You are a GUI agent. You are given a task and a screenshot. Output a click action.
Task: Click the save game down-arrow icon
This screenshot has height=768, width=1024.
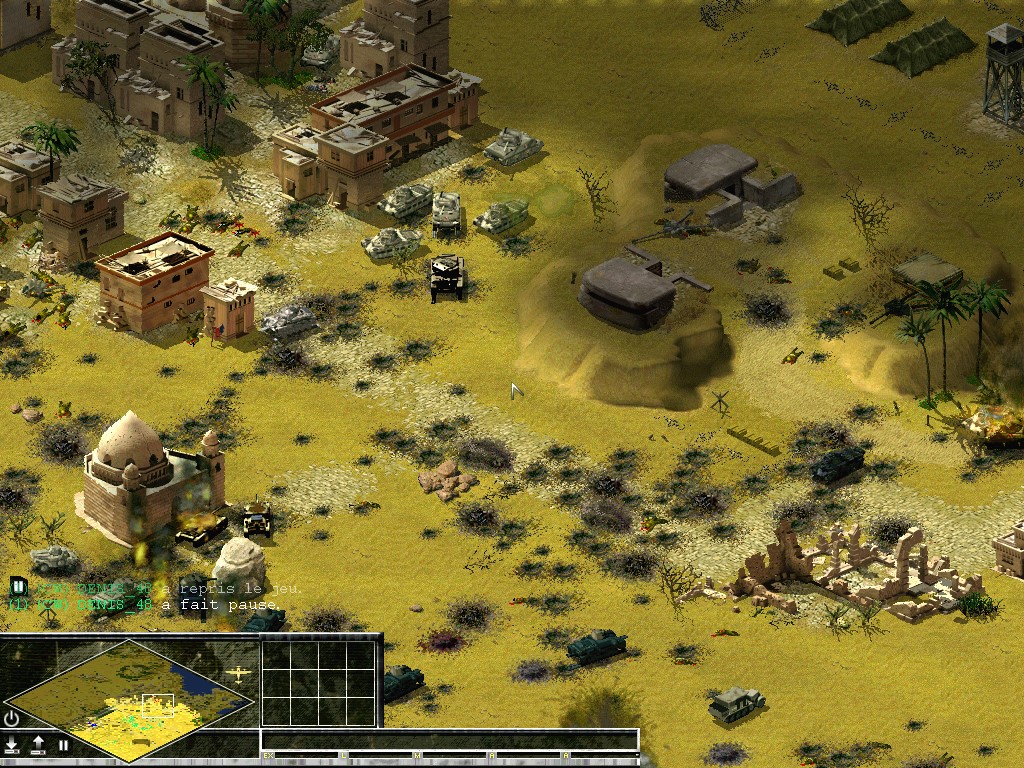click(x=12, y=745)
